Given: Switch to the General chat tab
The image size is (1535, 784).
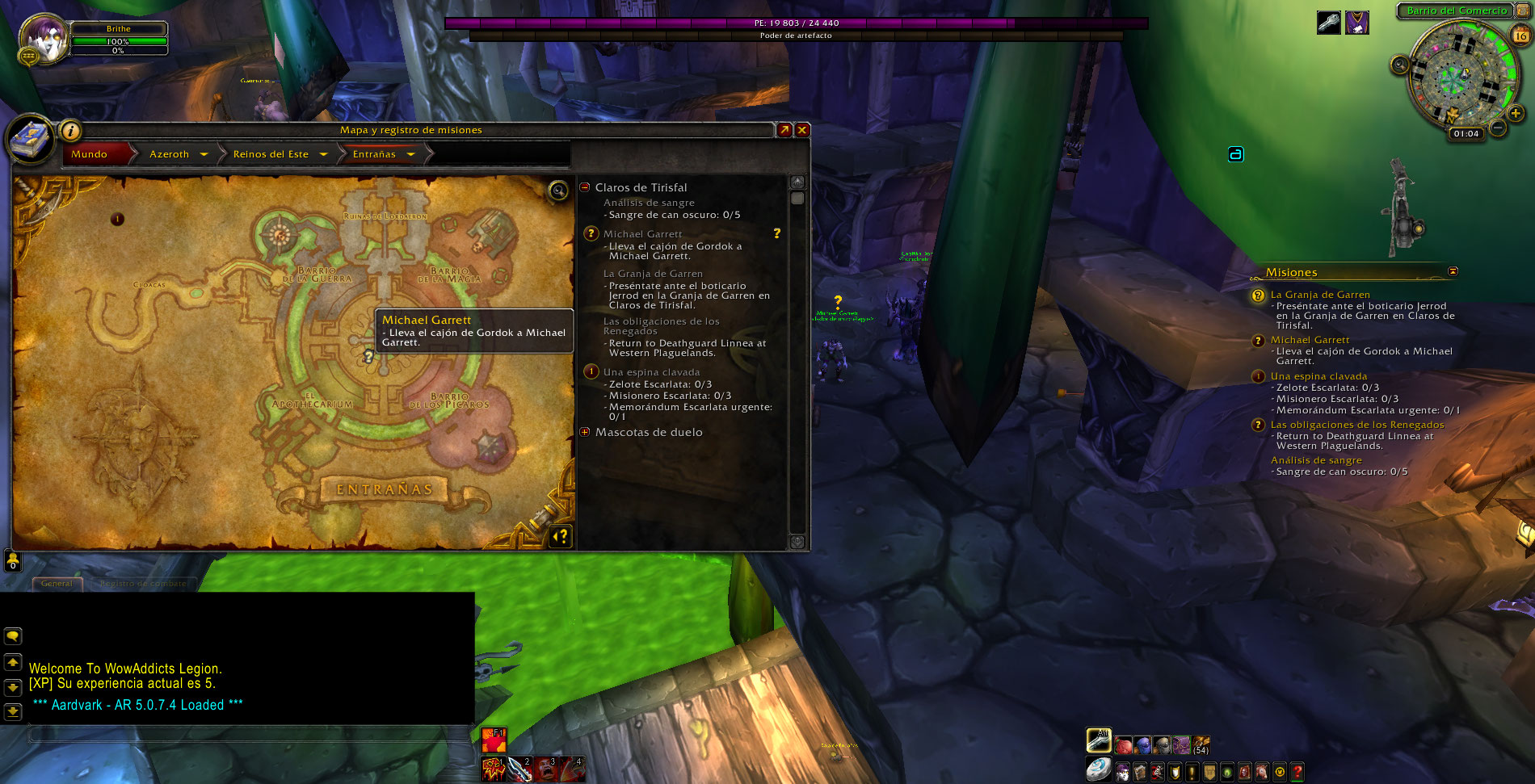Looking at the screenshot, I should 57,584.
